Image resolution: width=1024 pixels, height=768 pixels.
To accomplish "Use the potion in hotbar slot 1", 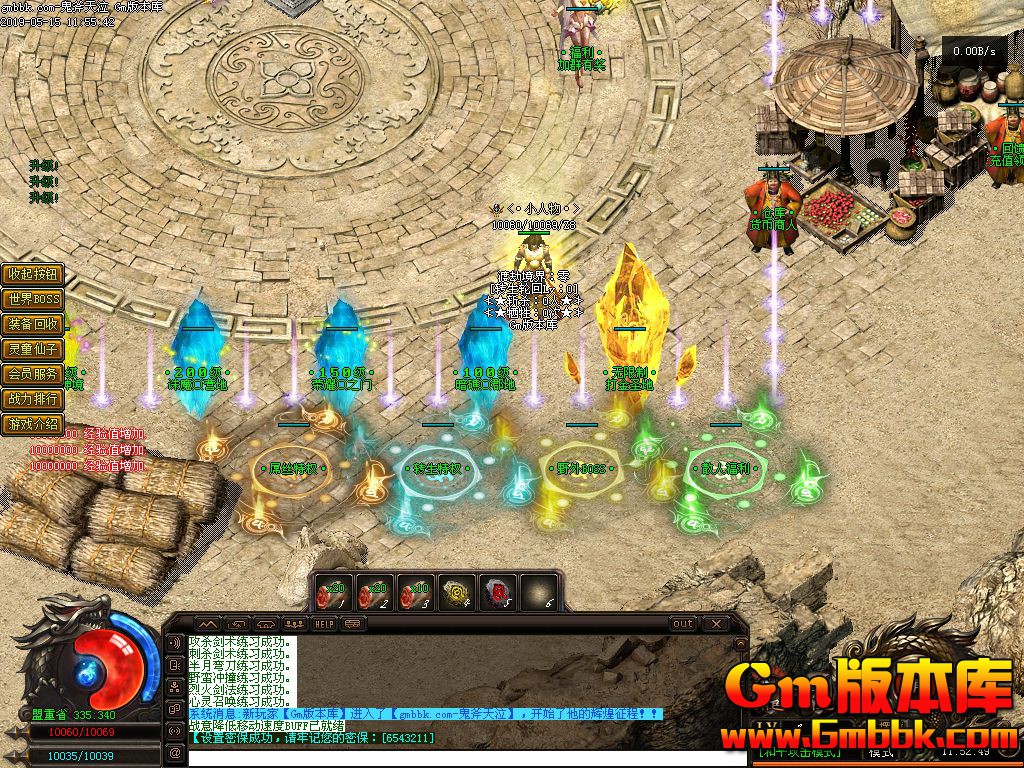I will coord(333,593).
